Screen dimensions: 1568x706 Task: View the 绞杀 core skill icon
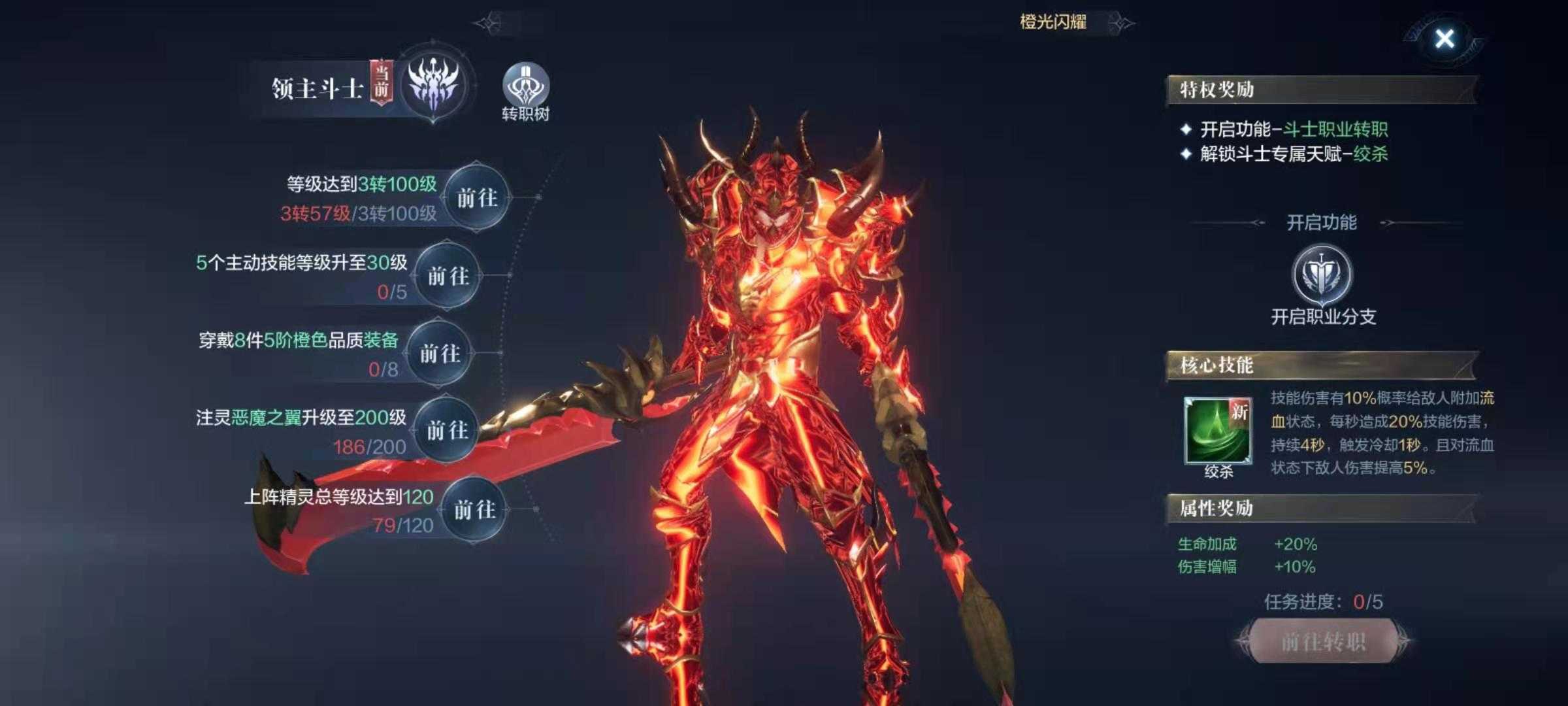point(1218,431)
